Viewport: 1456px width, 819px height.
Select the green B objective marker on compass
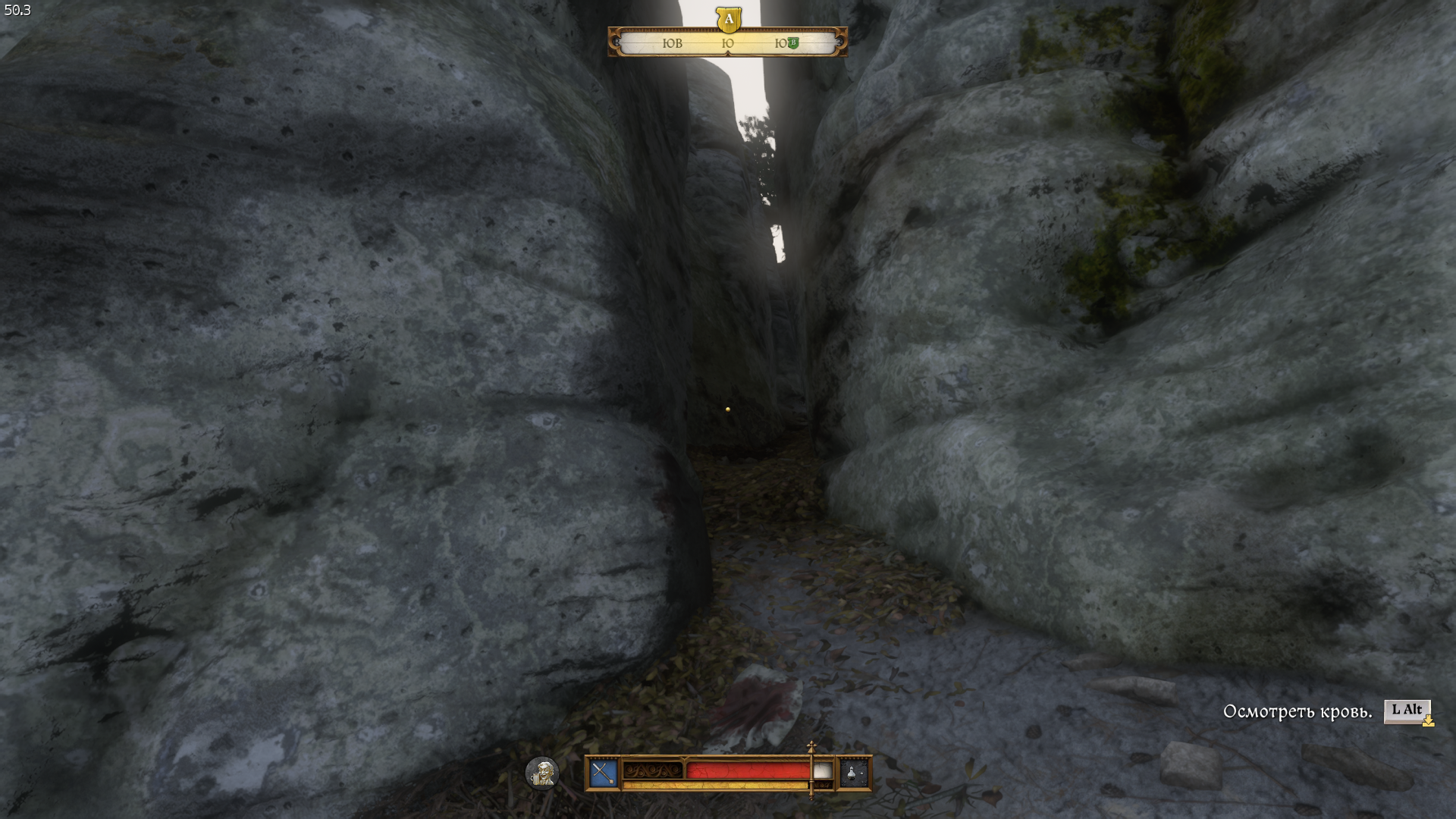click(x=793, y=42)
